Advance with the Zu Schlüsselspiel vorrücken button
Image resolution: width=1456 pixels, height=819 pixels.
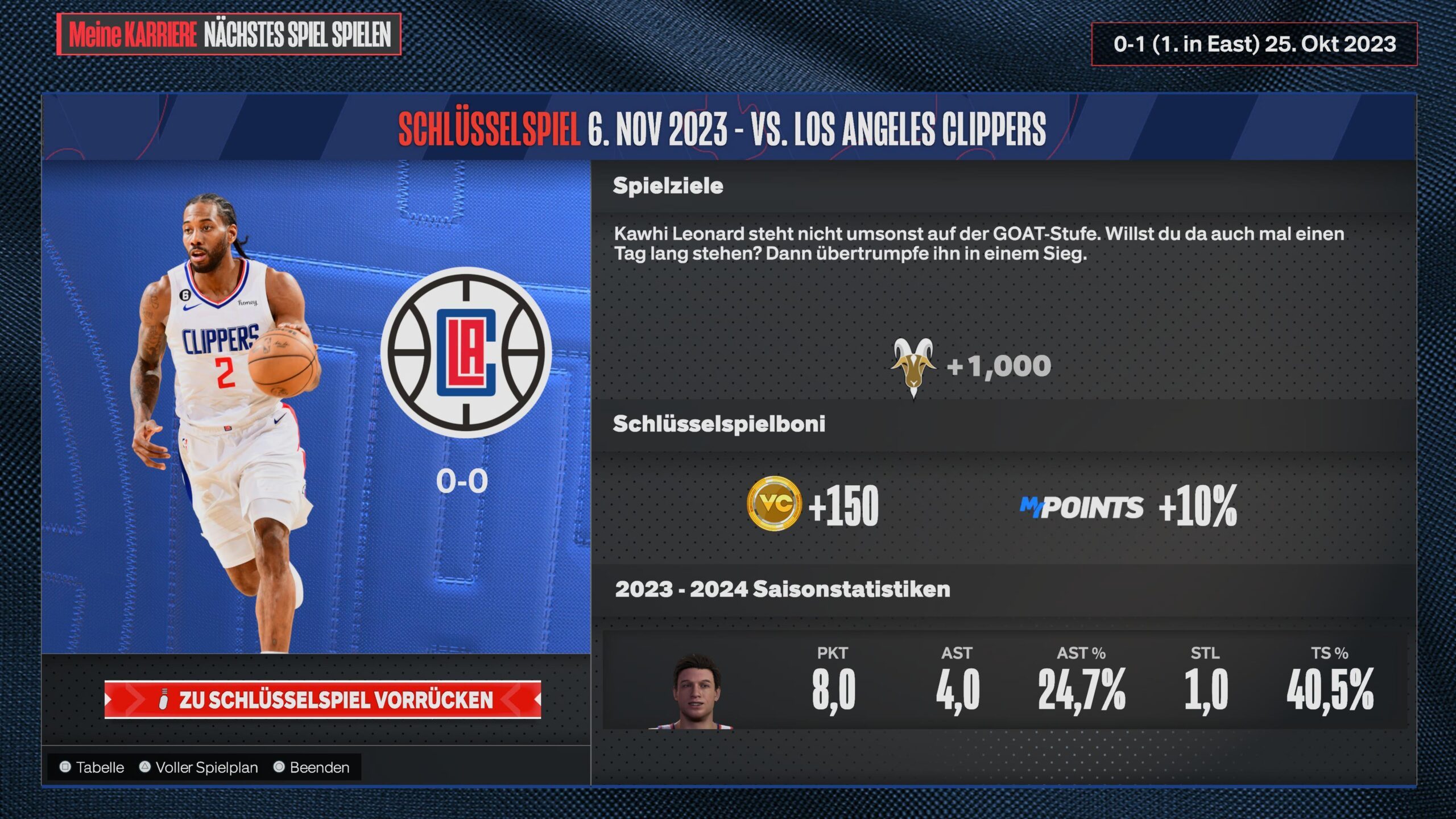[x=322, y=700]
